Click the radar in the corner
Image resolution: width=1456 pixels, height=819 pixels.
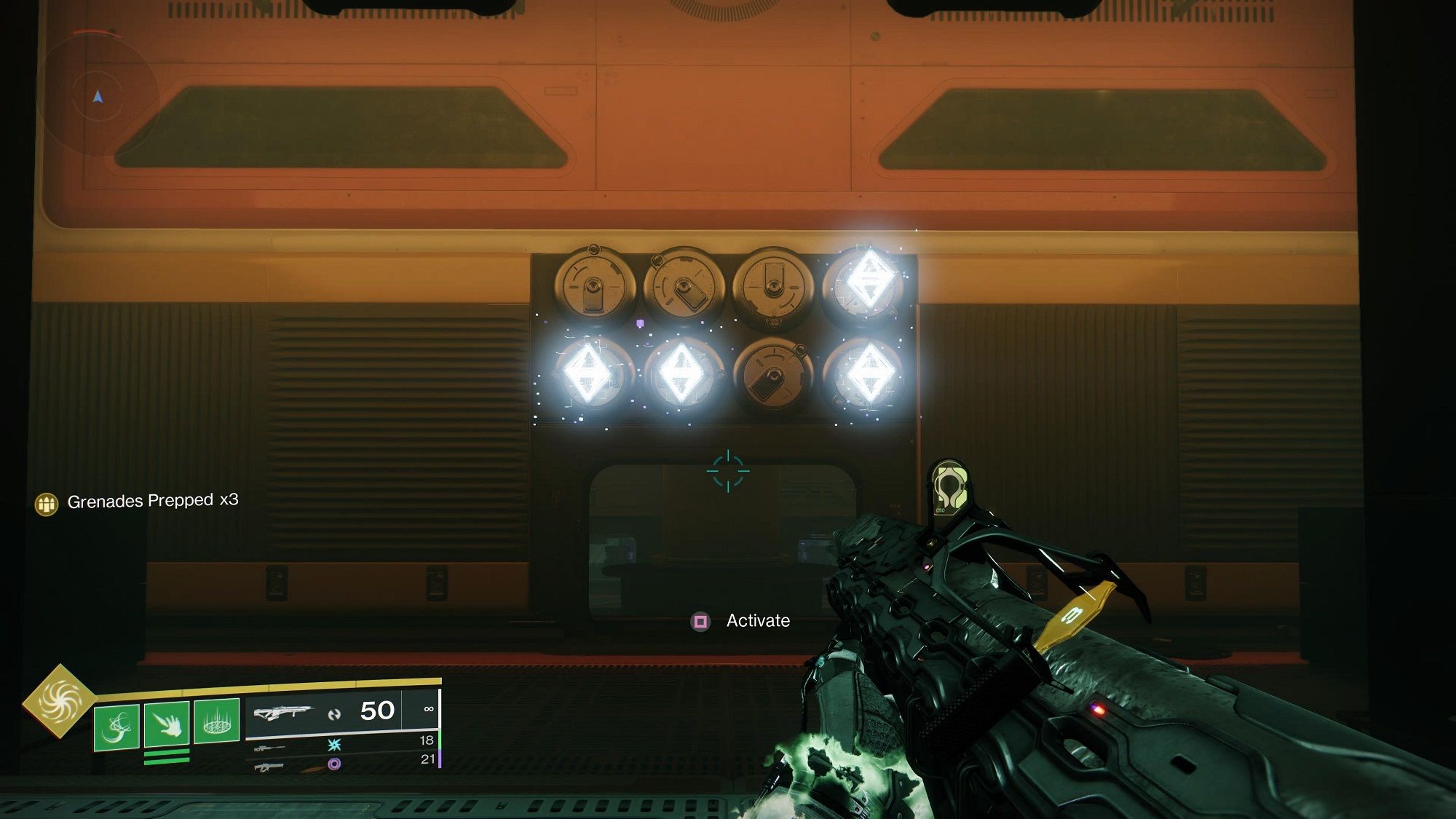(x=98, y=96)
